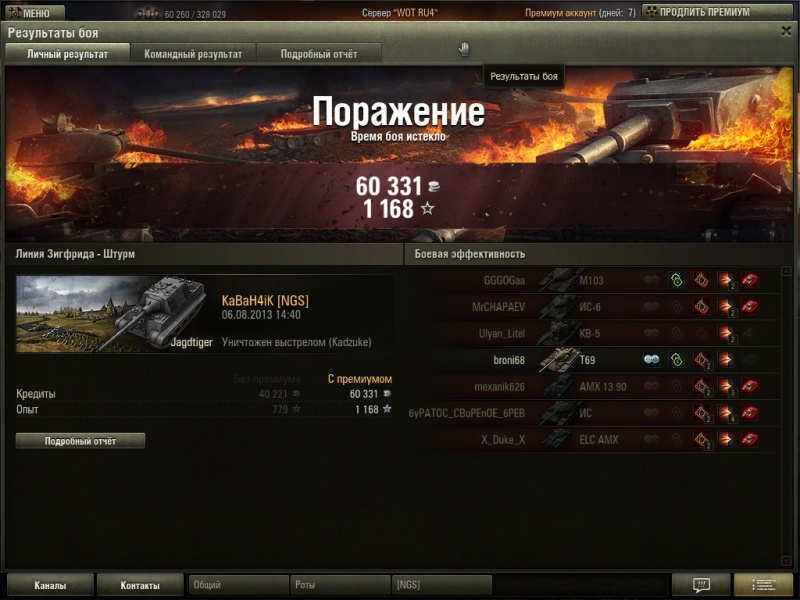The image size is (800, 600).
Task: Select the broni68 T69 row
Action: [x=600, y=360]
